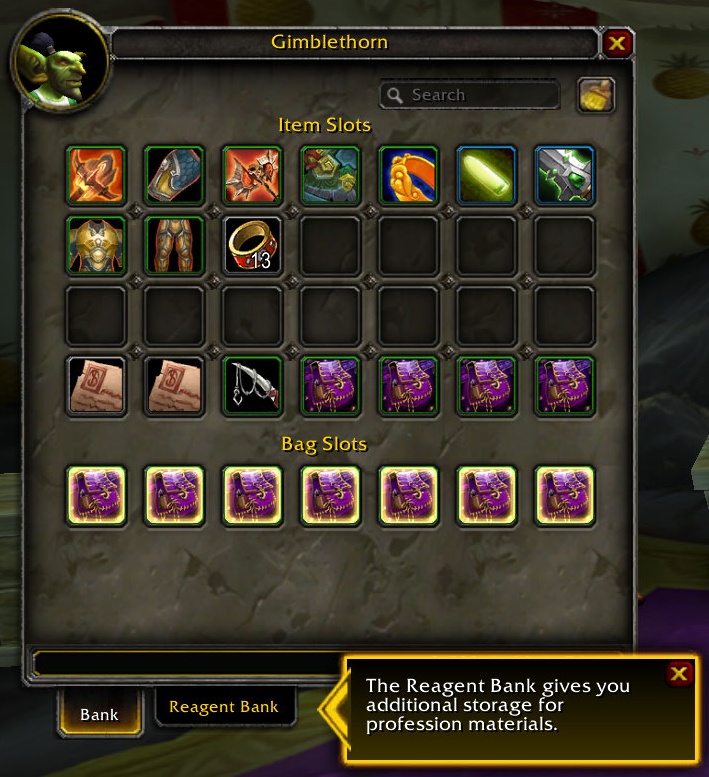The width and height of the screenshot is (709, 777).
Task: Select the armored leggings item
Action: click(x=174, y=246)
